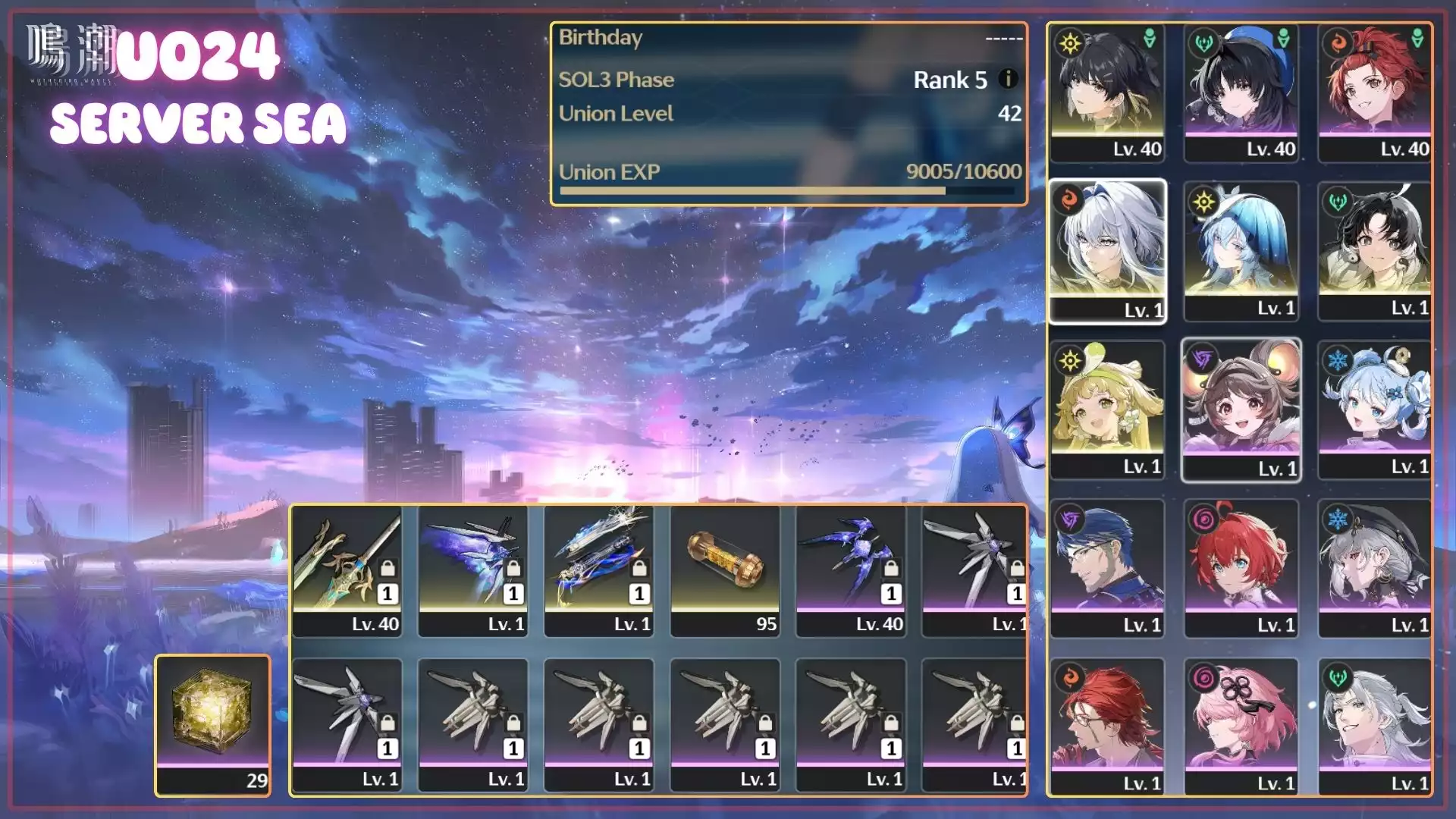Select the red-haired Fusion character at Lv. 40
Image resolution: width=1456 pixels, height=819 pixels.
pyautogui.click(x=1374, y=93)
